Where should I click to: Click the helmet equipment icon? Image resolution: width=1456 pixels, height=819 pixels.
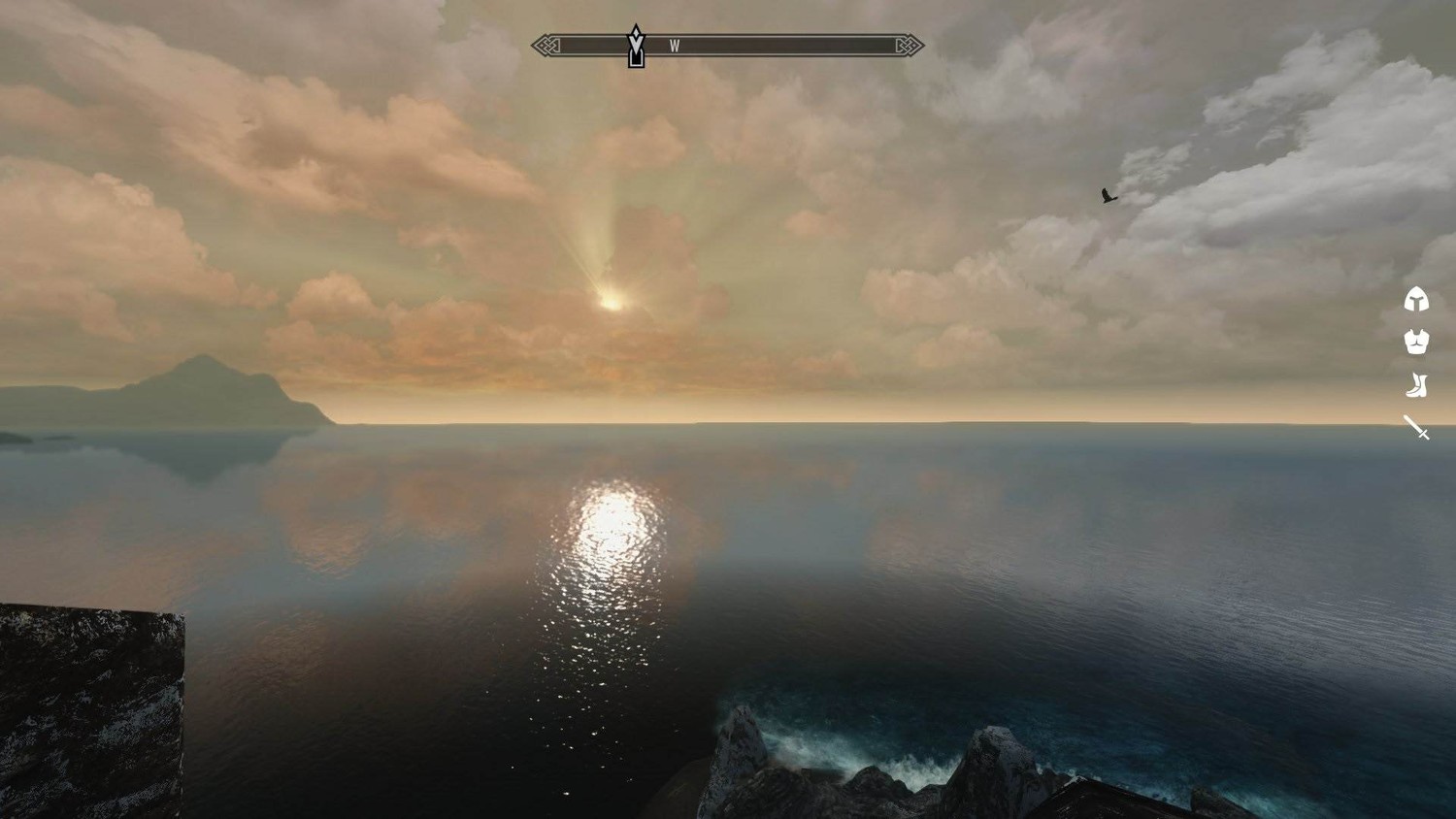[1416, 300]
